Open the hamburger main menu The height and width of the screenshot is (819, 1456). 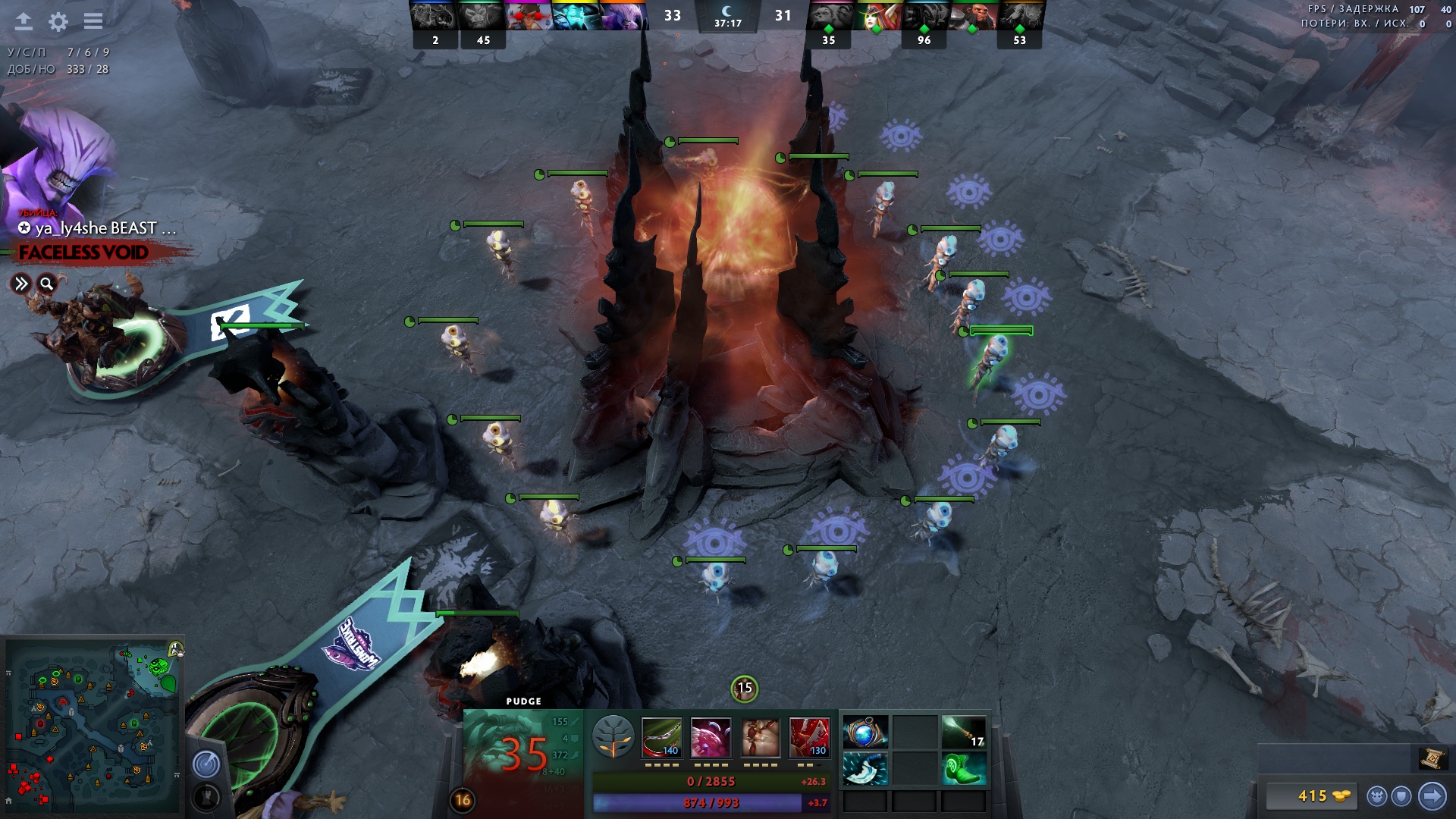(93, 21)
